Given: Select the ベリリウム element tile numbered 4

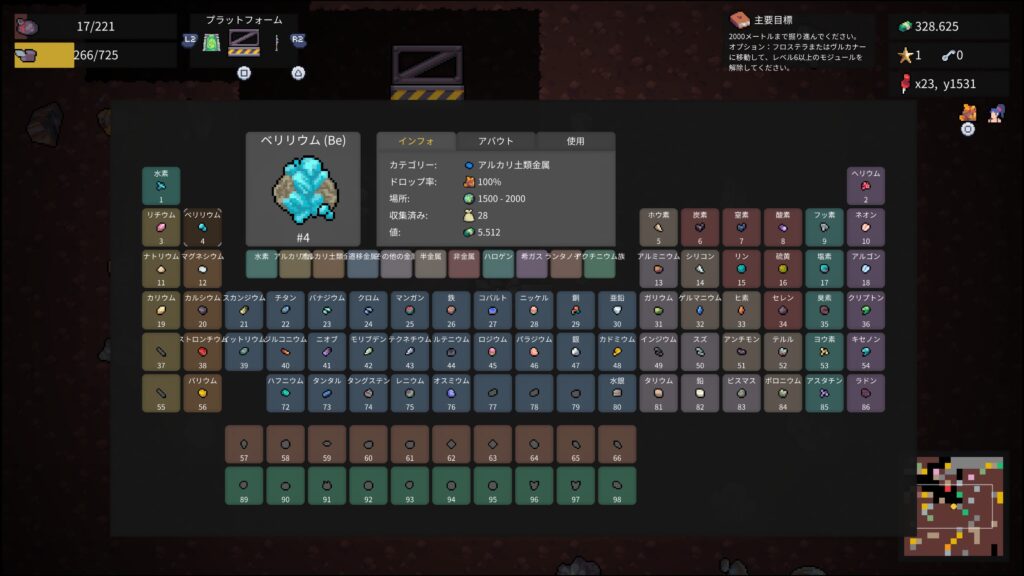Looking at the screenshot, I should (202, 227).
